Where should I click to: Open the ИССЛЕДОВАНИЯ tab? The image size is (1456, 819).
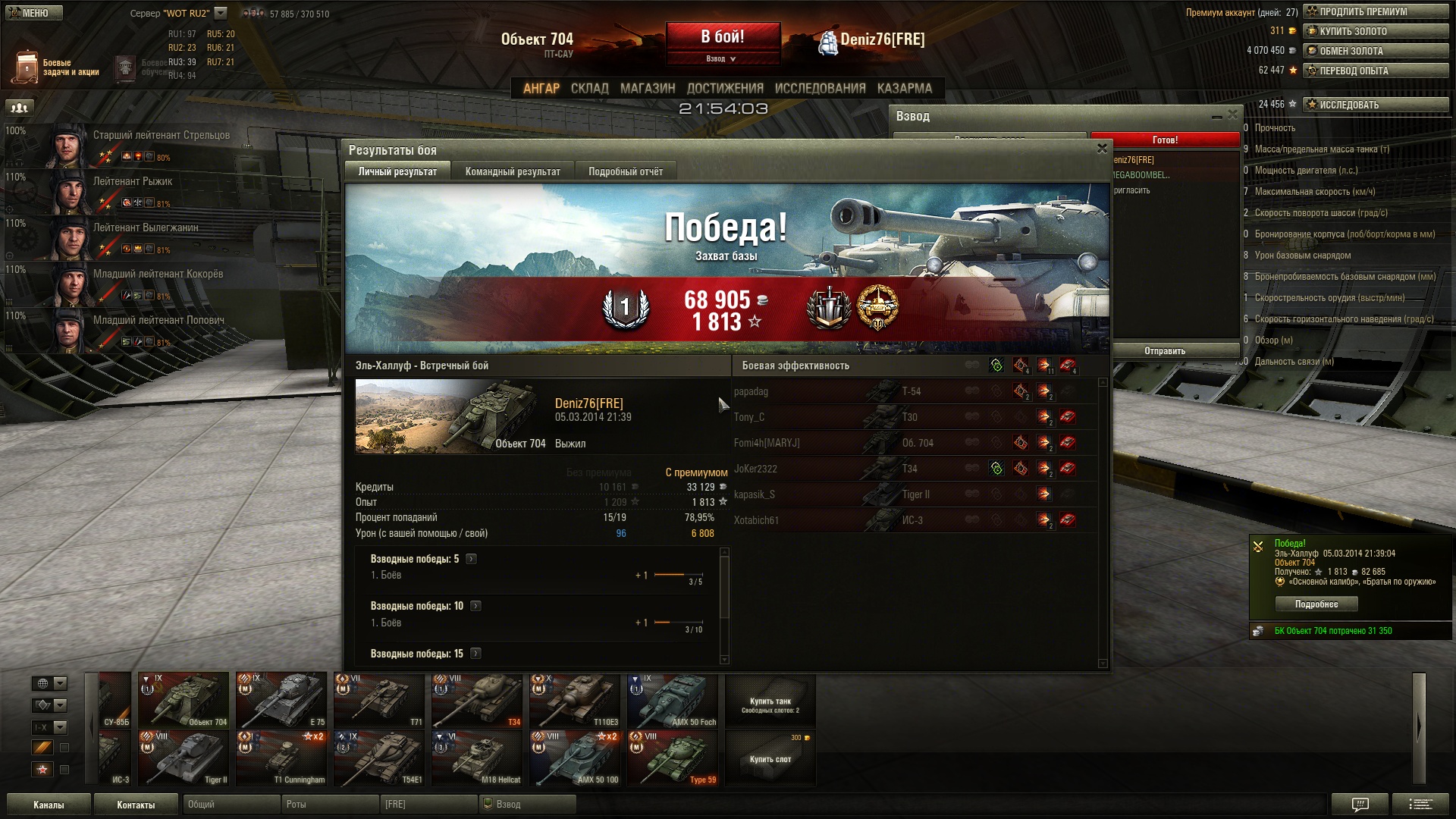click(820, 89)
